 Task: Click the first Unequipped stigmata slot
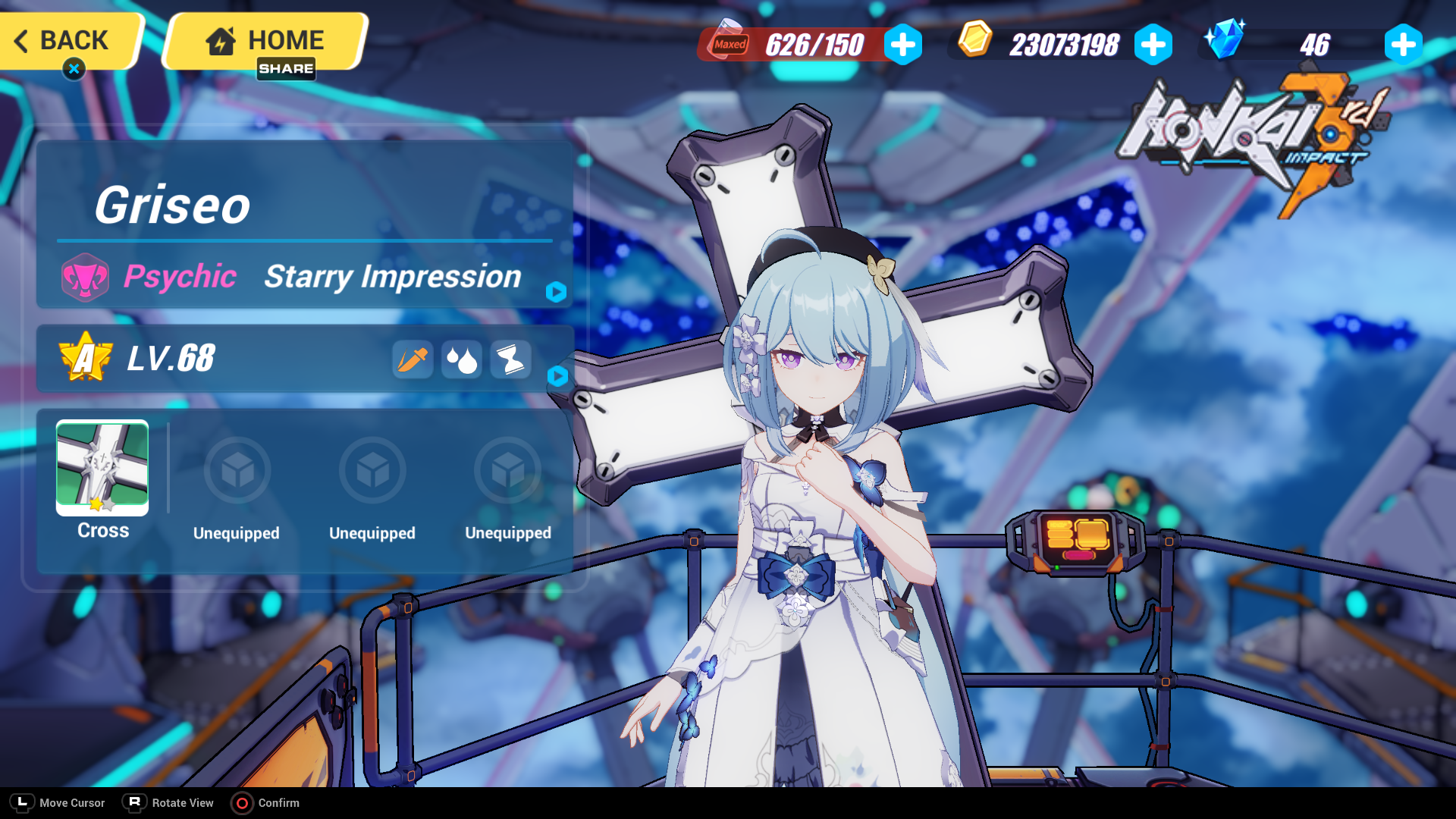[x=237, y=470]
